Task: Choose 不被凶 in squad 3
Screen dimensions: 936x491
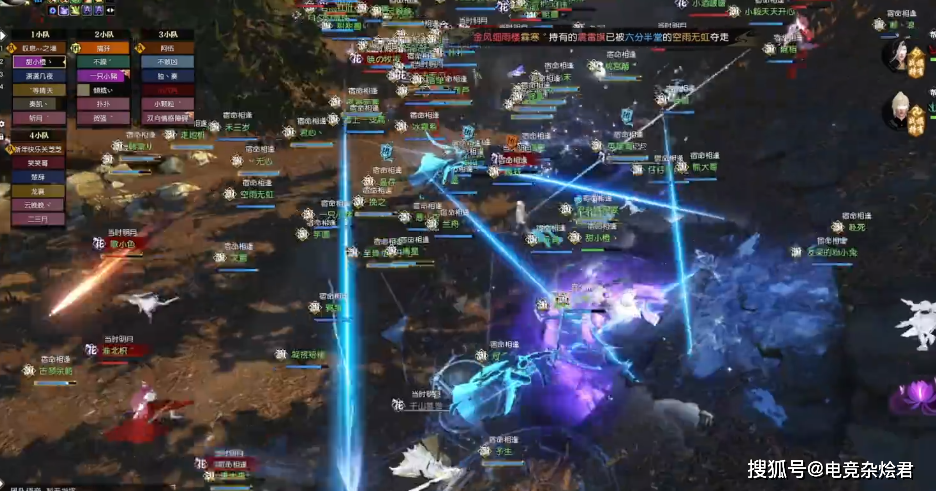Action: click(167, 62)
